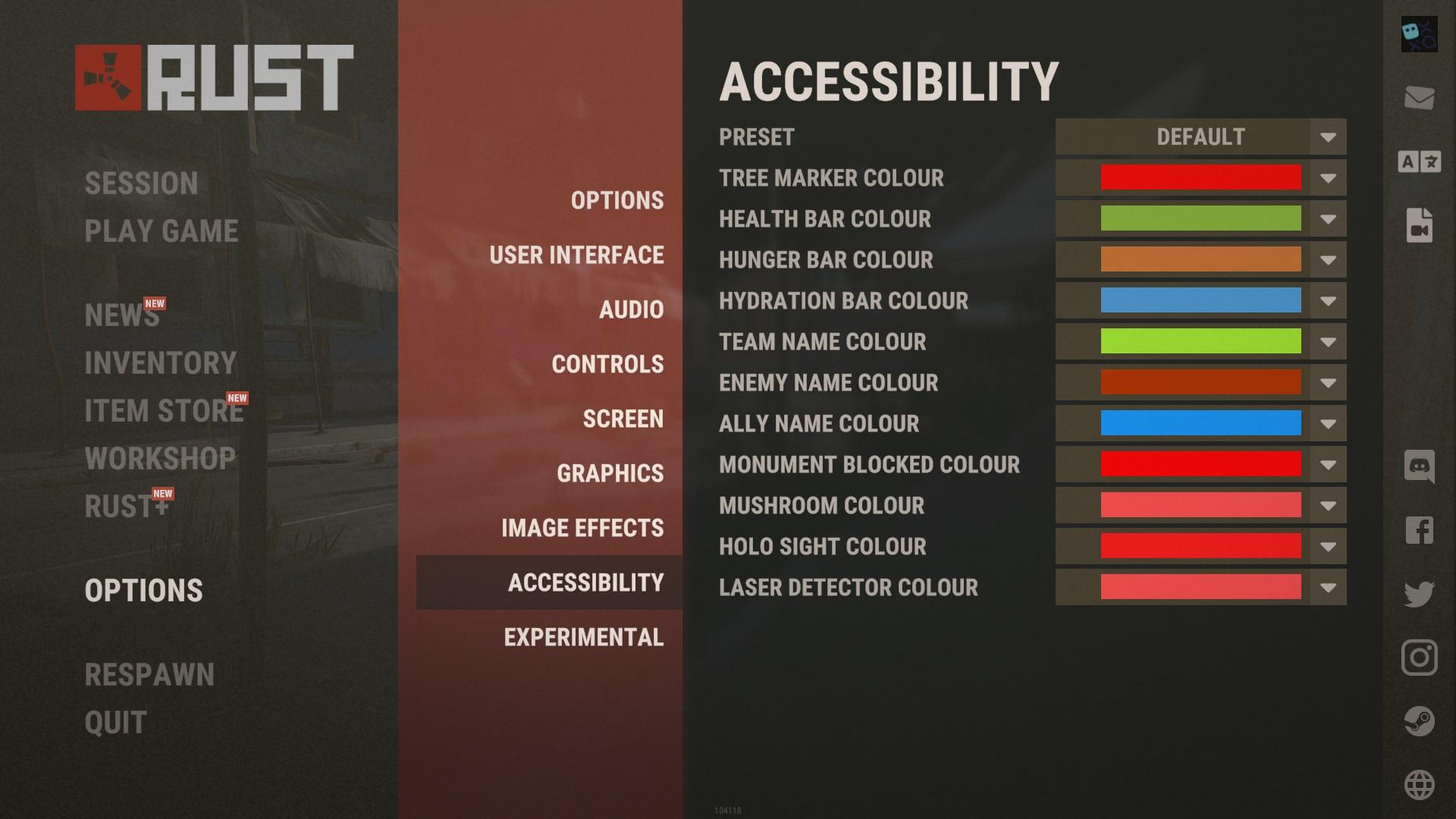The image size is (1456, 819).
Task: Go to the Item Store
Action: pyautogui.click(x=164, y=411)
